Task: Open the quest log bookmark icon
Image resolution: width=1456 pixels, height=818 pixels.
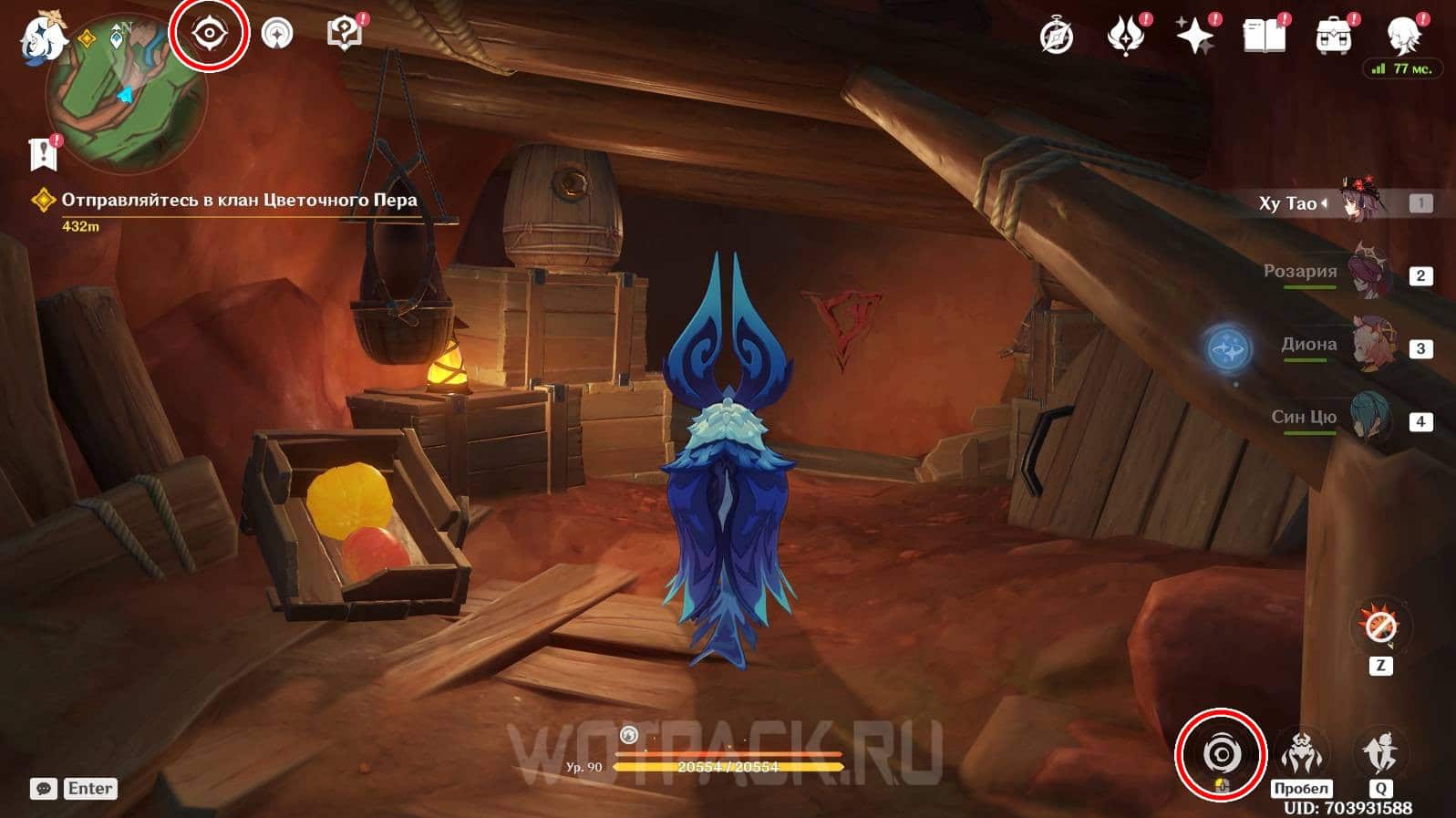Action: 43,153
